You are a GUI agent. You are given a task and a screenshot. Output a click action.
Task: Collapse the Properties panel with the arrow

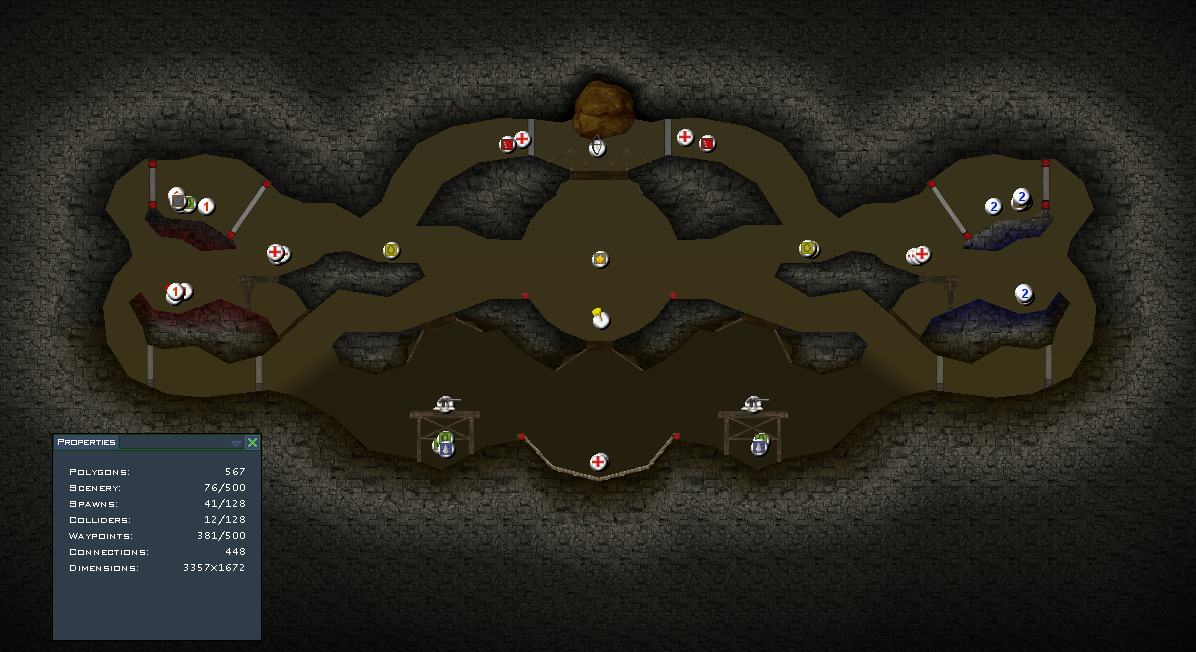[237, 443]
